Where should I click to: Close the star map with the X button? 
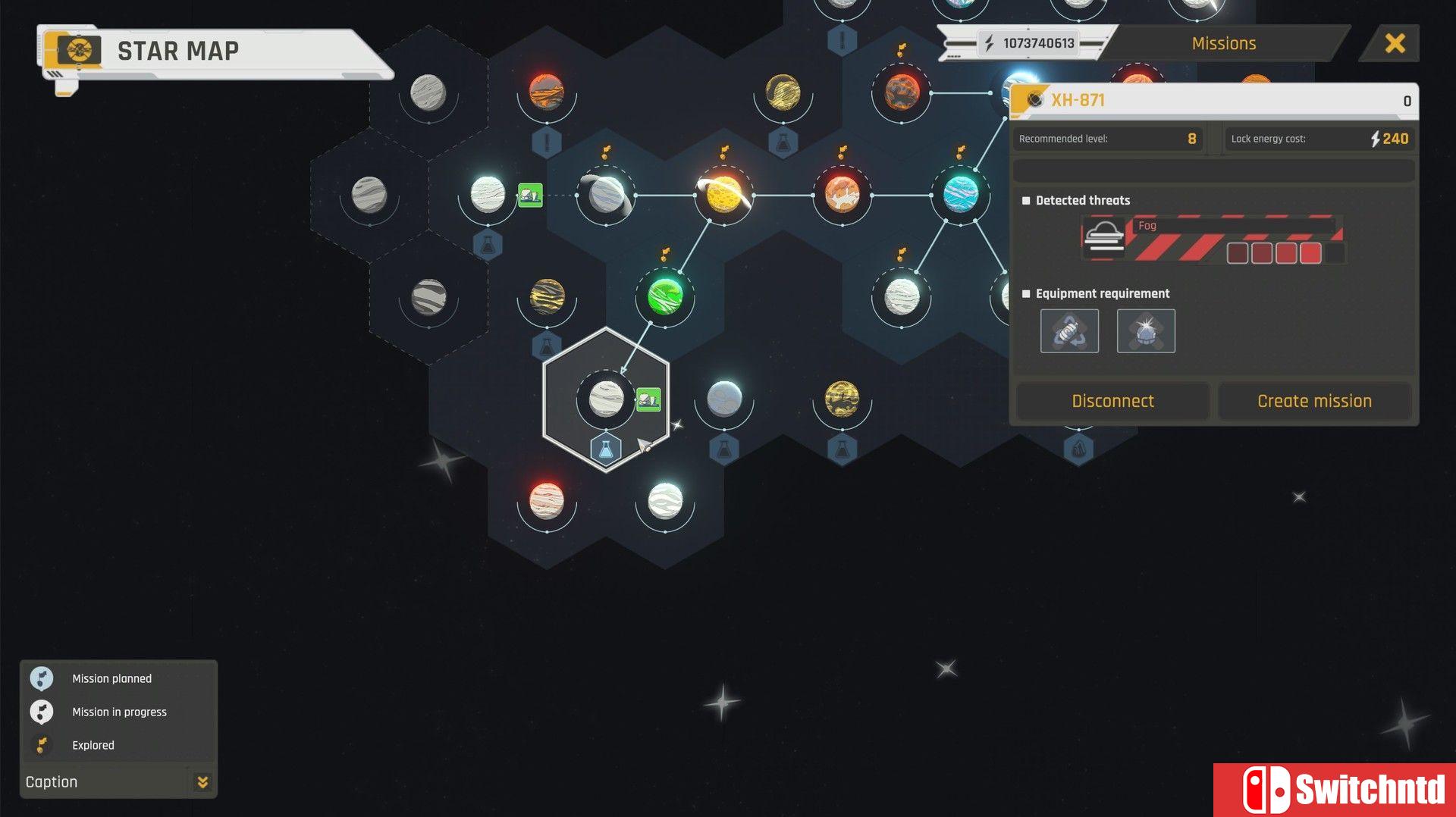tap(1395, 43)
